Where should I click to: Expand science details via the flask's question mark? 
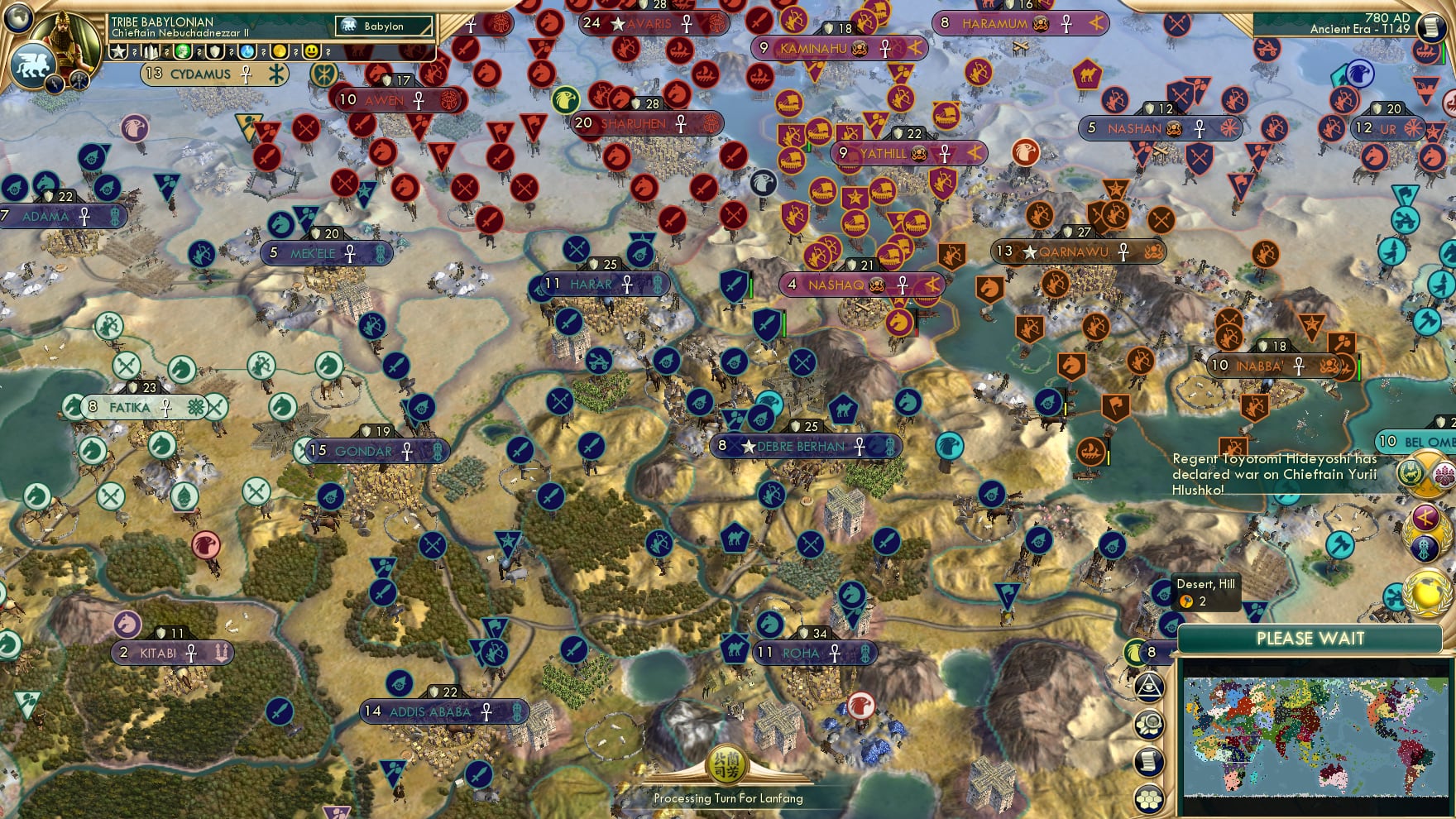[263, 52]
